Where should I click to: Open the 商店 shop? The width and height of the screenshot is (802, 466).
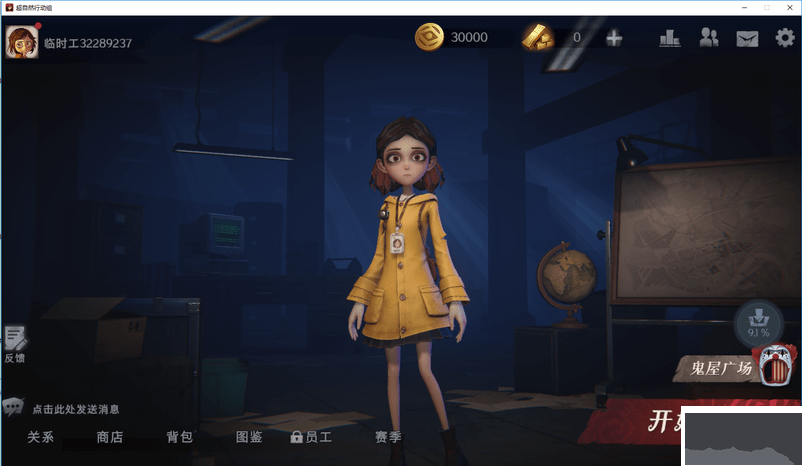tap(110, 437)
